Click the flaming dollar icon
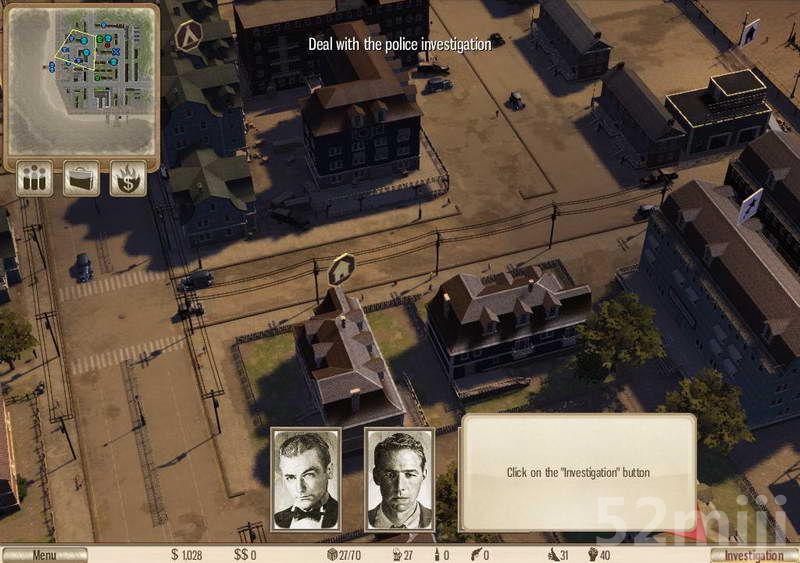The height and width of the screenshot is (563, 800). [x=128, y=179]
